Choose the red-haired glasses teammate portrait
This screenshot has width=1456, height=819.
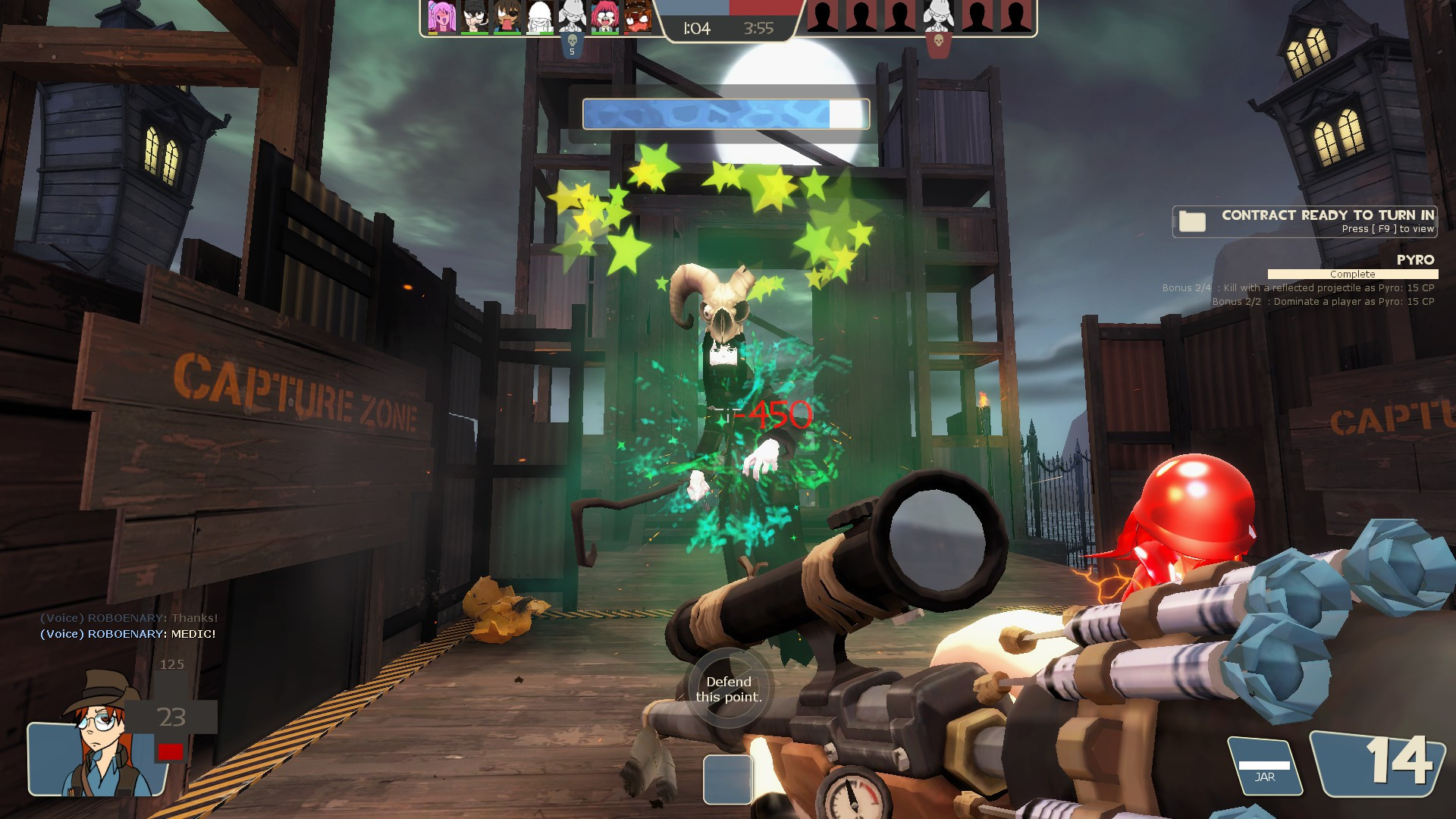[604, 17]
